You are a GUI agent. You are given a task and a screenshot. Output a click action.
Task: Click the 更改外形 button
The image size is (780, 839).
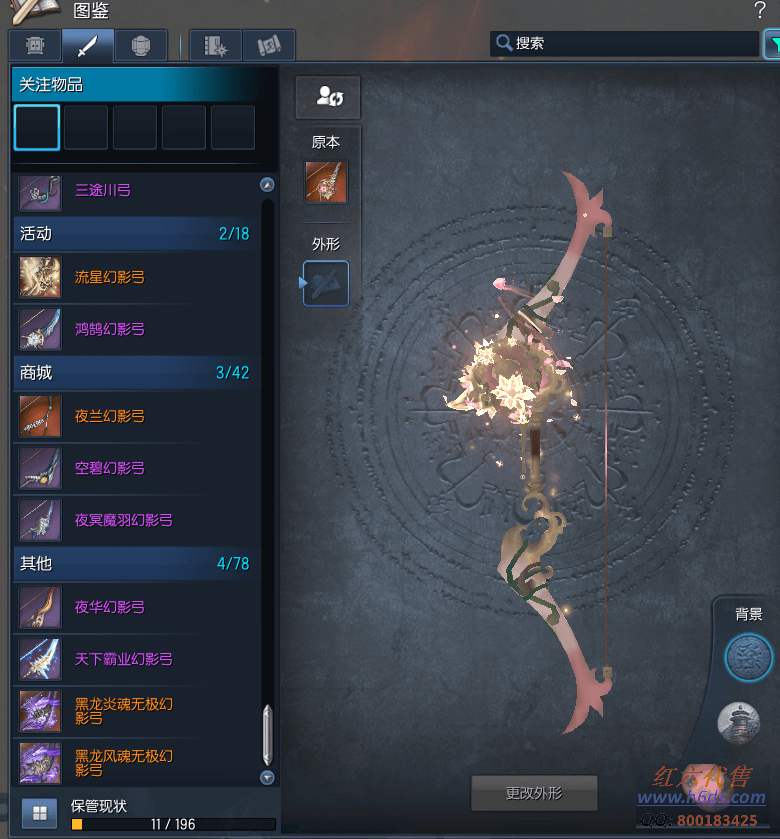[x=534, y=793]
